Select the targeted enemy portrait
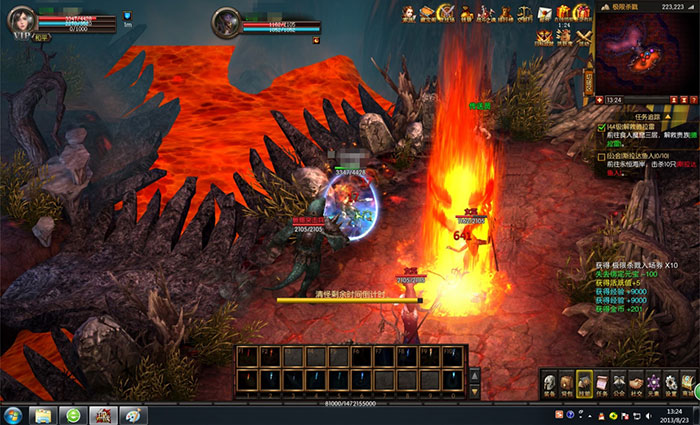Image resolution: width=700 pixels, height=425 pixels. [x=227, y=22]
